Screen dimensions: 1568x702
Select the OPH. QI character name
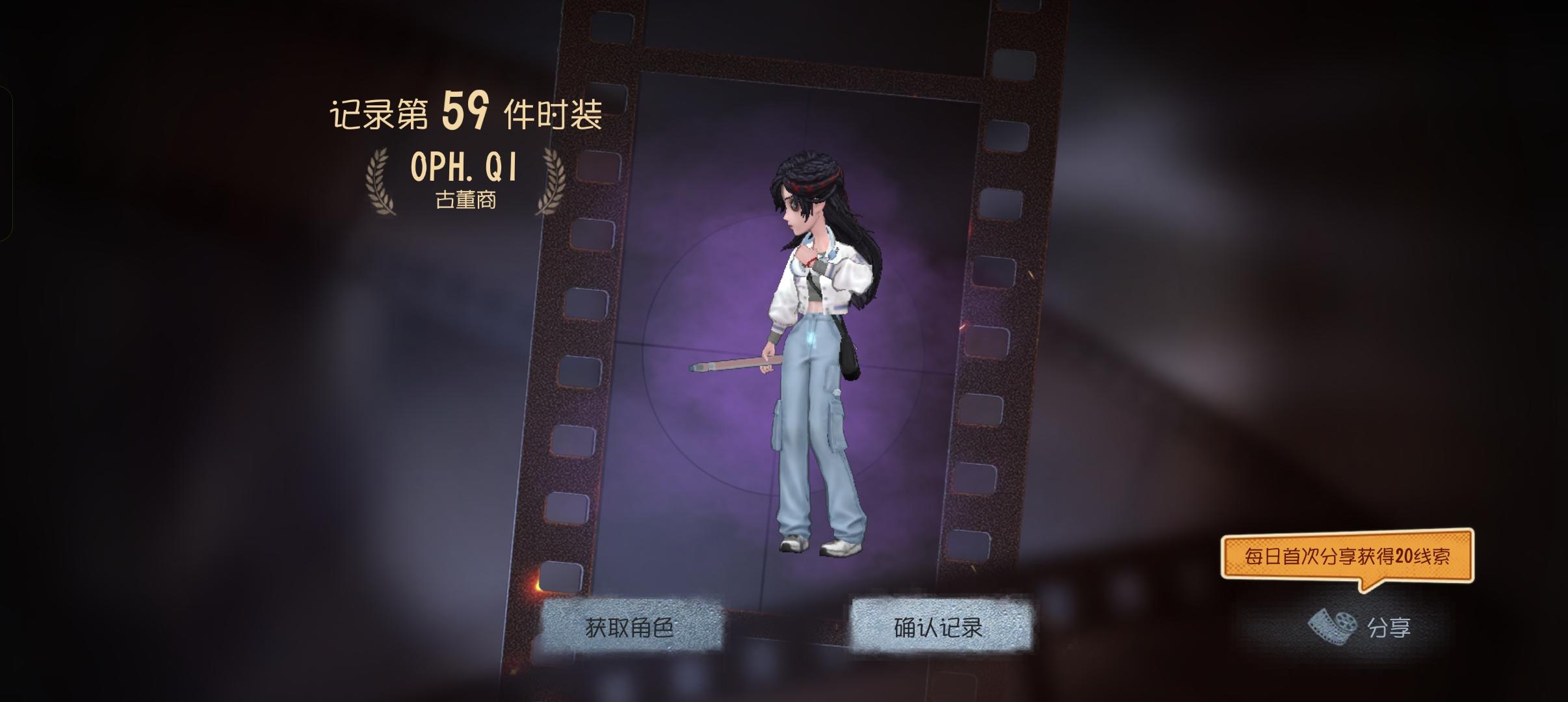tap(463, 168)
